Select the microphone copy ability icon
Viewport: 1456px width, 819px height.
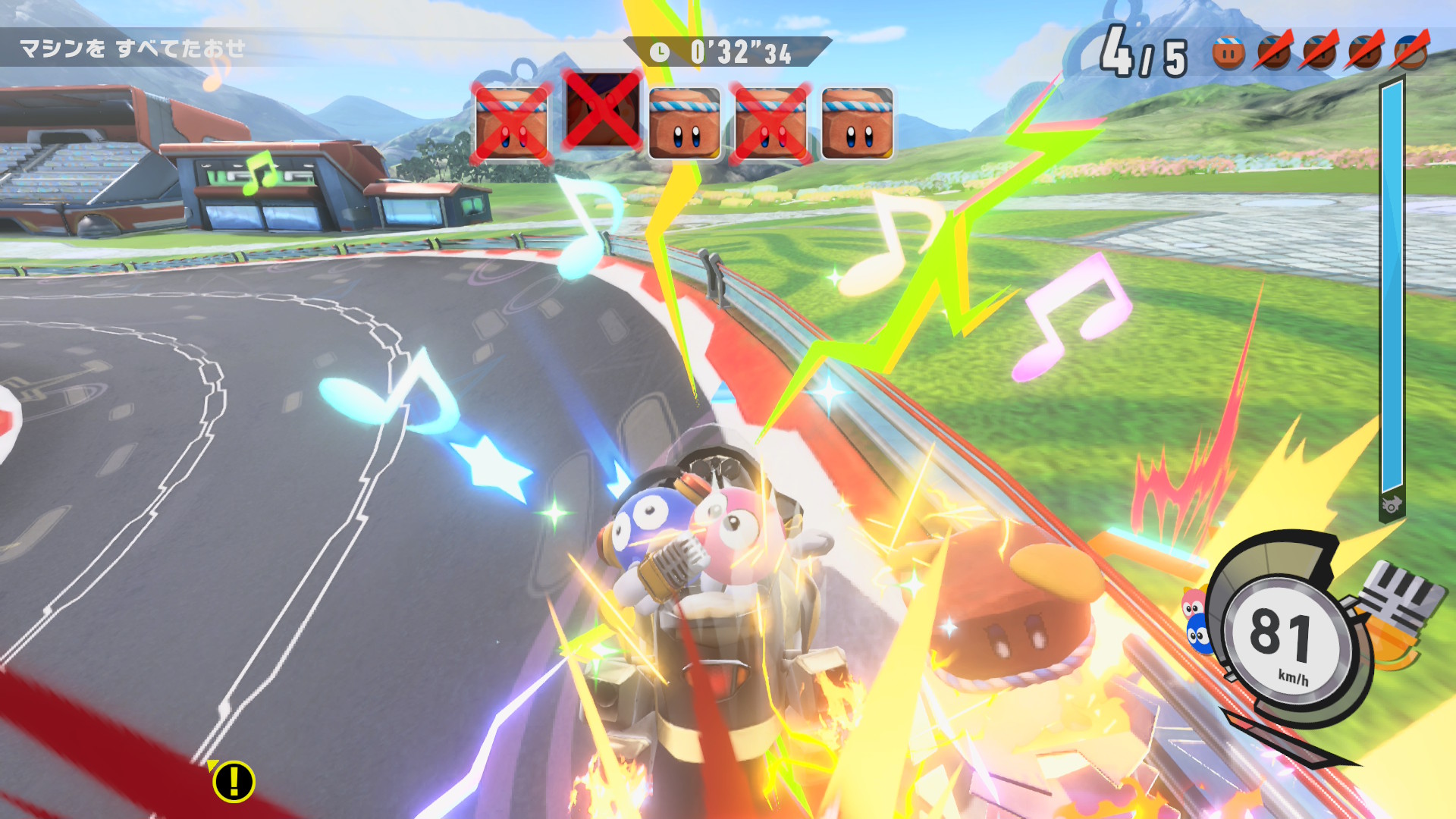[x=1394, y=614]
